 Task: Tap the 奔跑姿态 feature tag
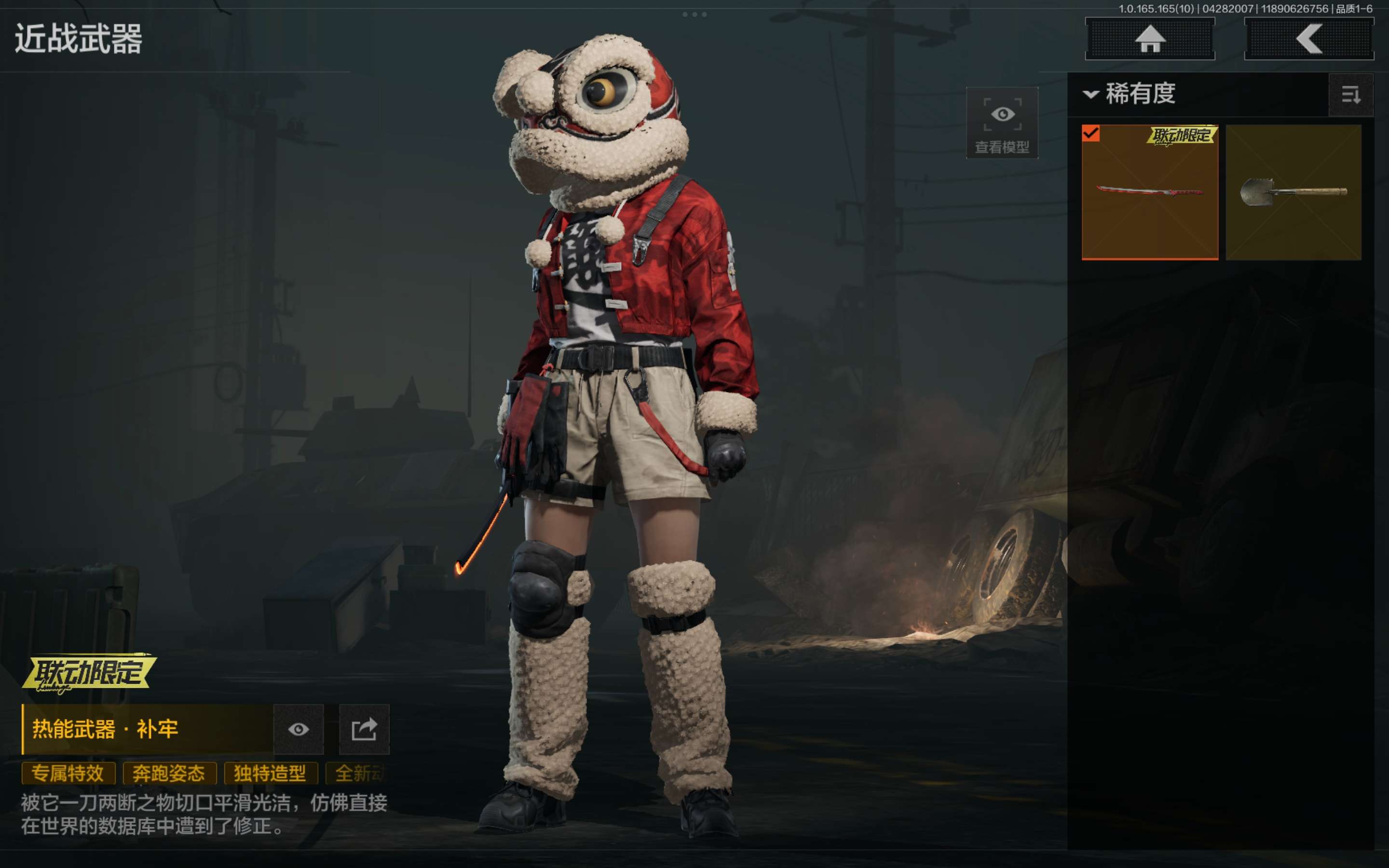tap(169, 773)
